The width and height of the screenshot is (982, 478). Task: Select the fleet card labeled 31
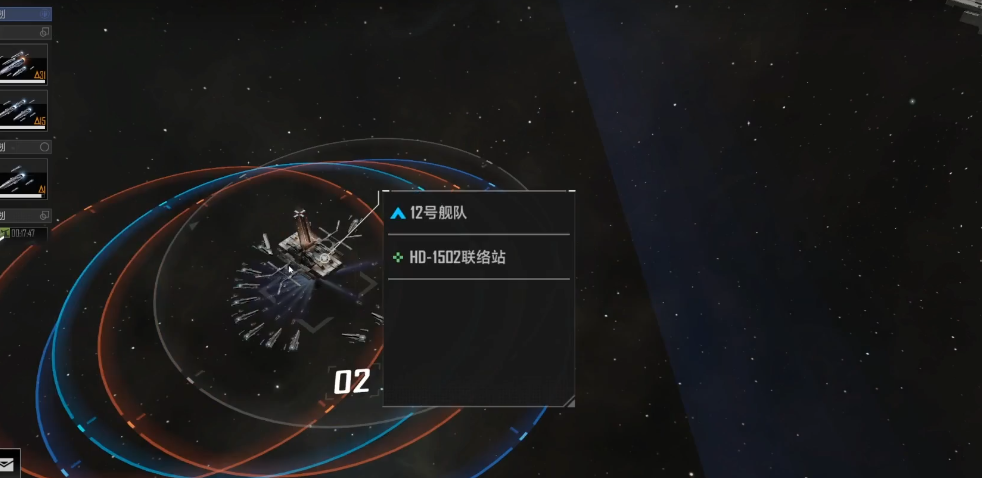tap(23, 64)
